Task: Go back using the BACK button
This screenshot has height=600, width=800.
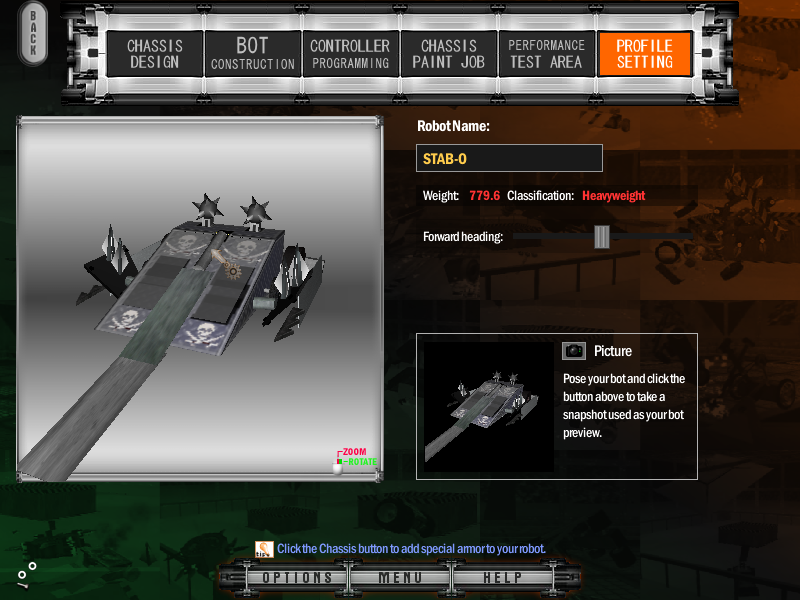Action: point(32,34)
